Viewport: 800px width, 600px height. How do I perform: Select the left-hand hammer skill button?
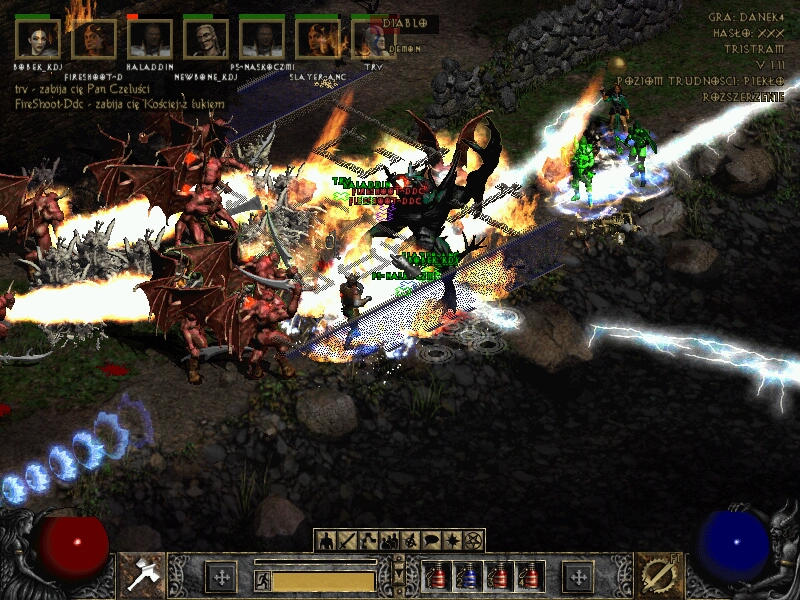tap(142, 576)
